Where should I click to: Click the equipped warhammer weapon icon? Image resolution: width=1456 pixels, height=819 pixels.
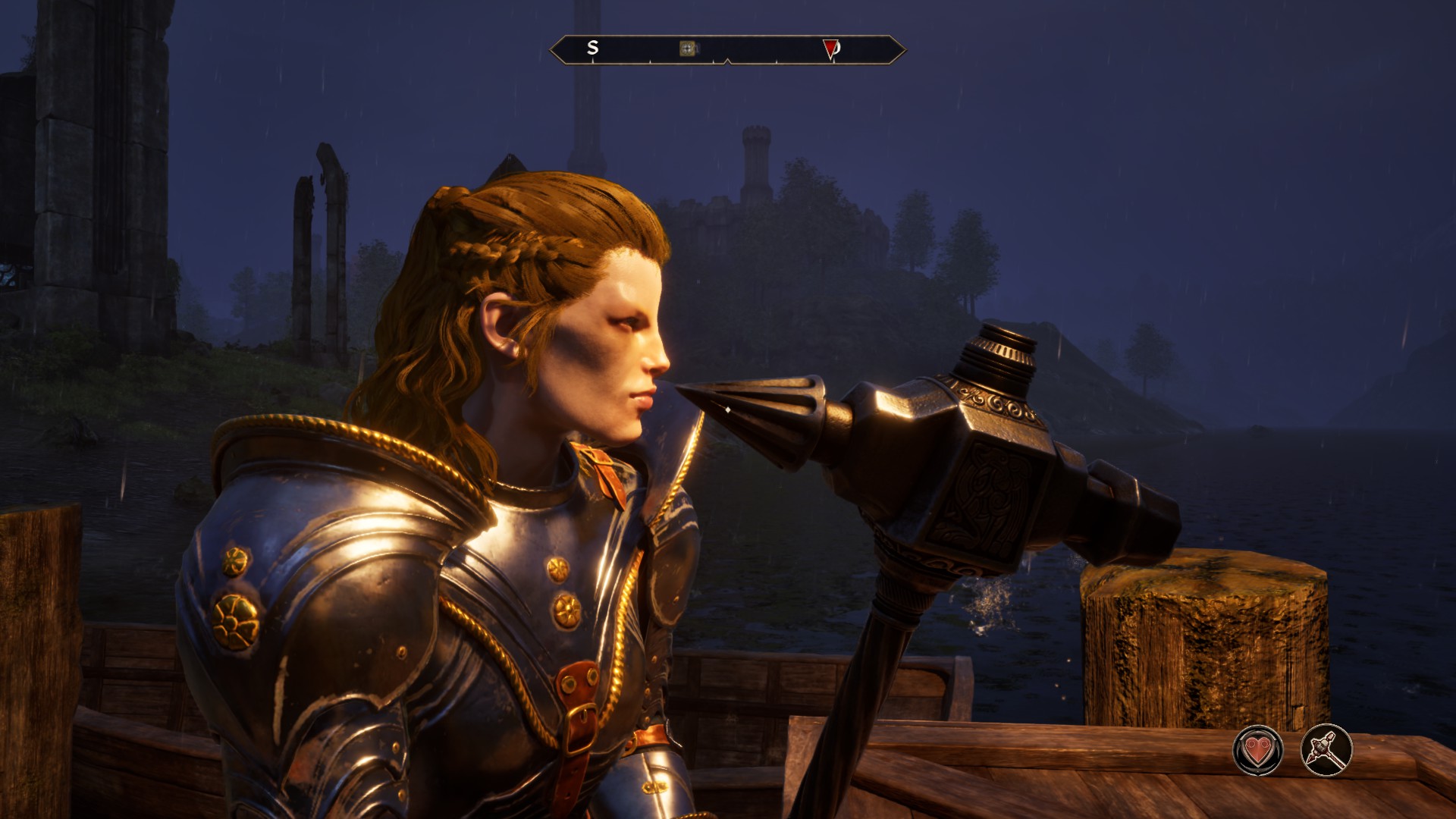point(1326,751)
